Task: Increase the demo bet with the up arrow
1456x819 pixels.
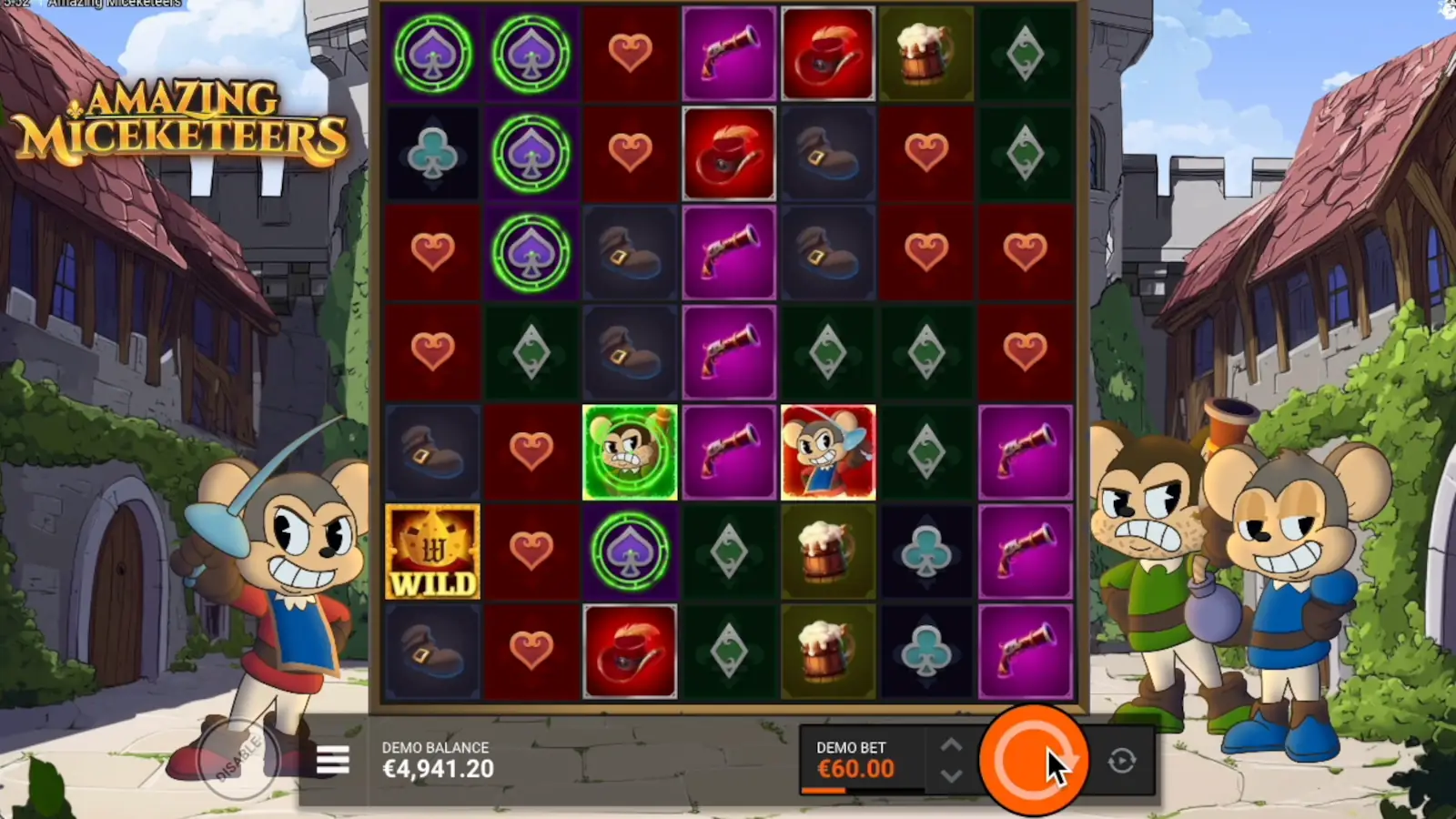Action: point(950,743)
